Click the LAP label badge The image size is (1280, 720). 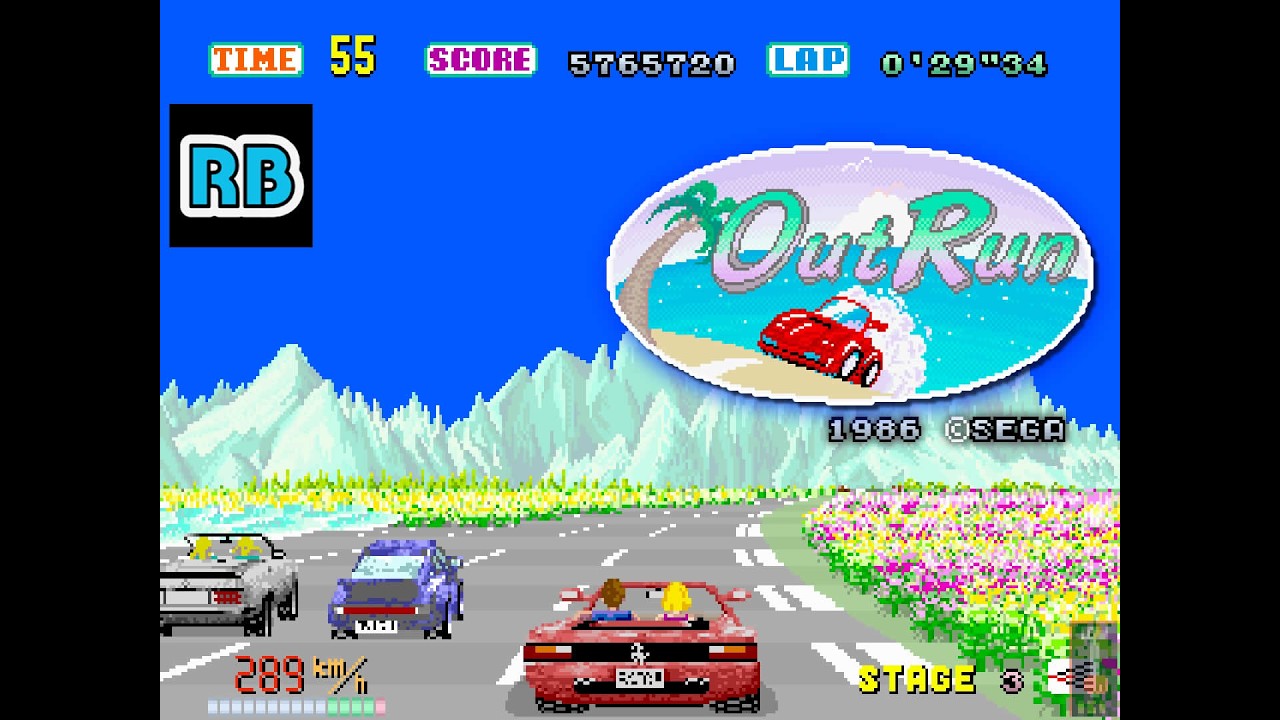pyautogui.click(x=810, y=62)
